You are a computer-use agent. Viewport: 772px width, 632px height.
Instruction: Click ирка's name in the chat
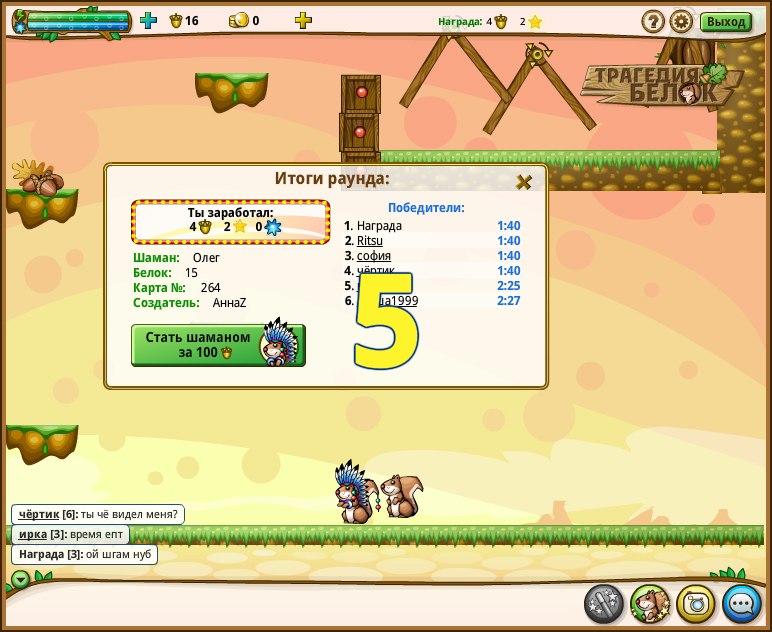pos(33,534)
